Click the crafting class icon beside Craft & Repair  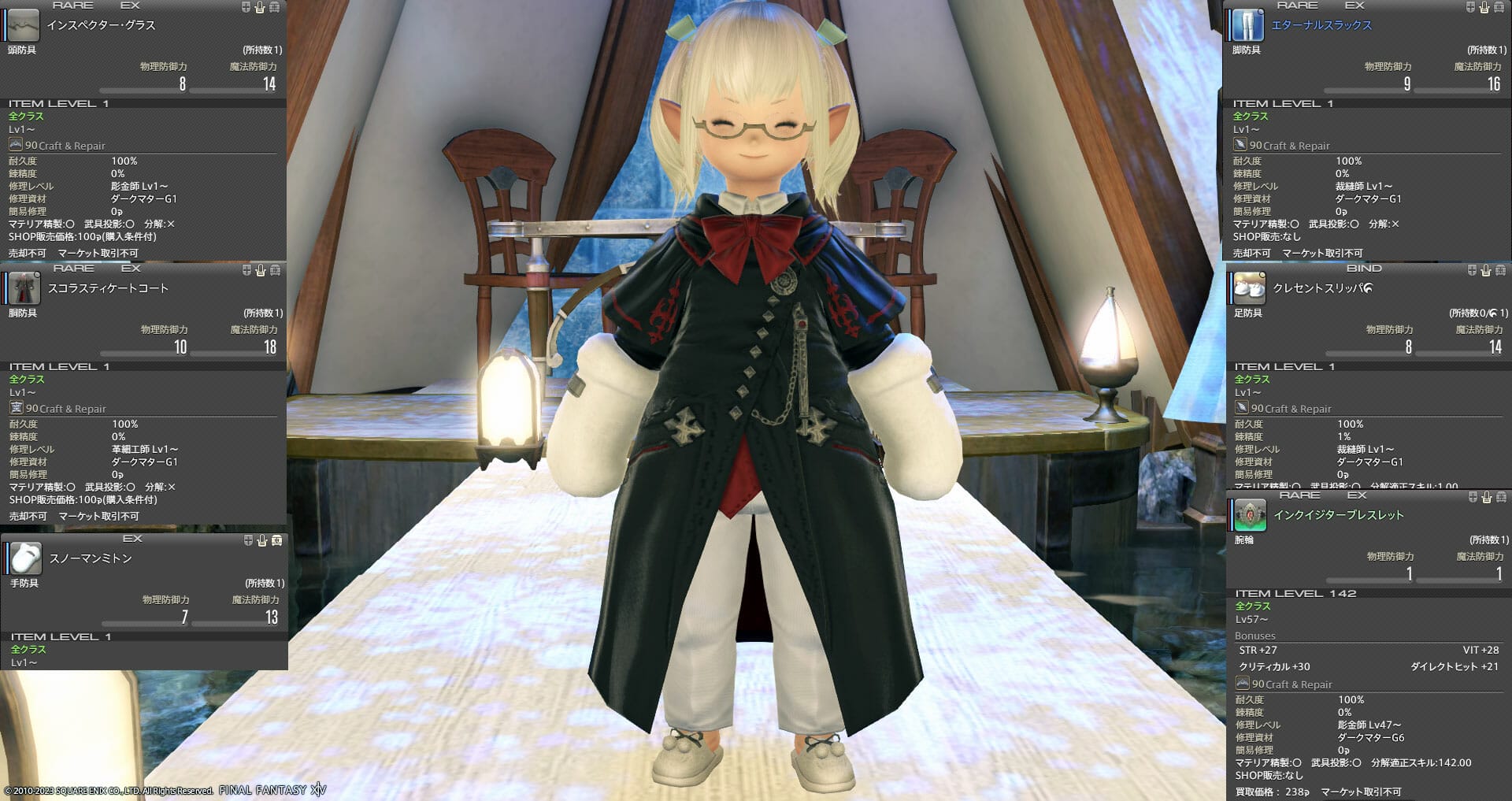[x=17, y=145]
